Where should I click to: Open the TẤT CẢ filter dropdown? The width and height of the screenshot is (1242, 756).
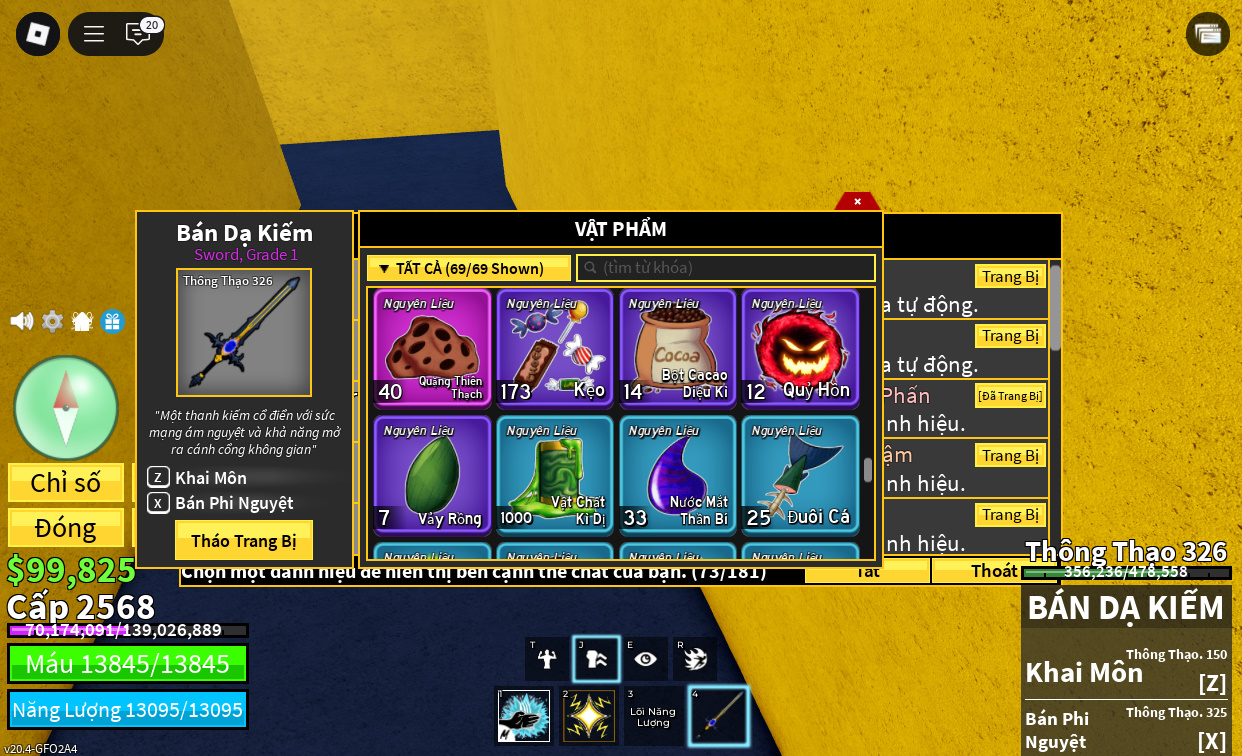tap(468, 268)
